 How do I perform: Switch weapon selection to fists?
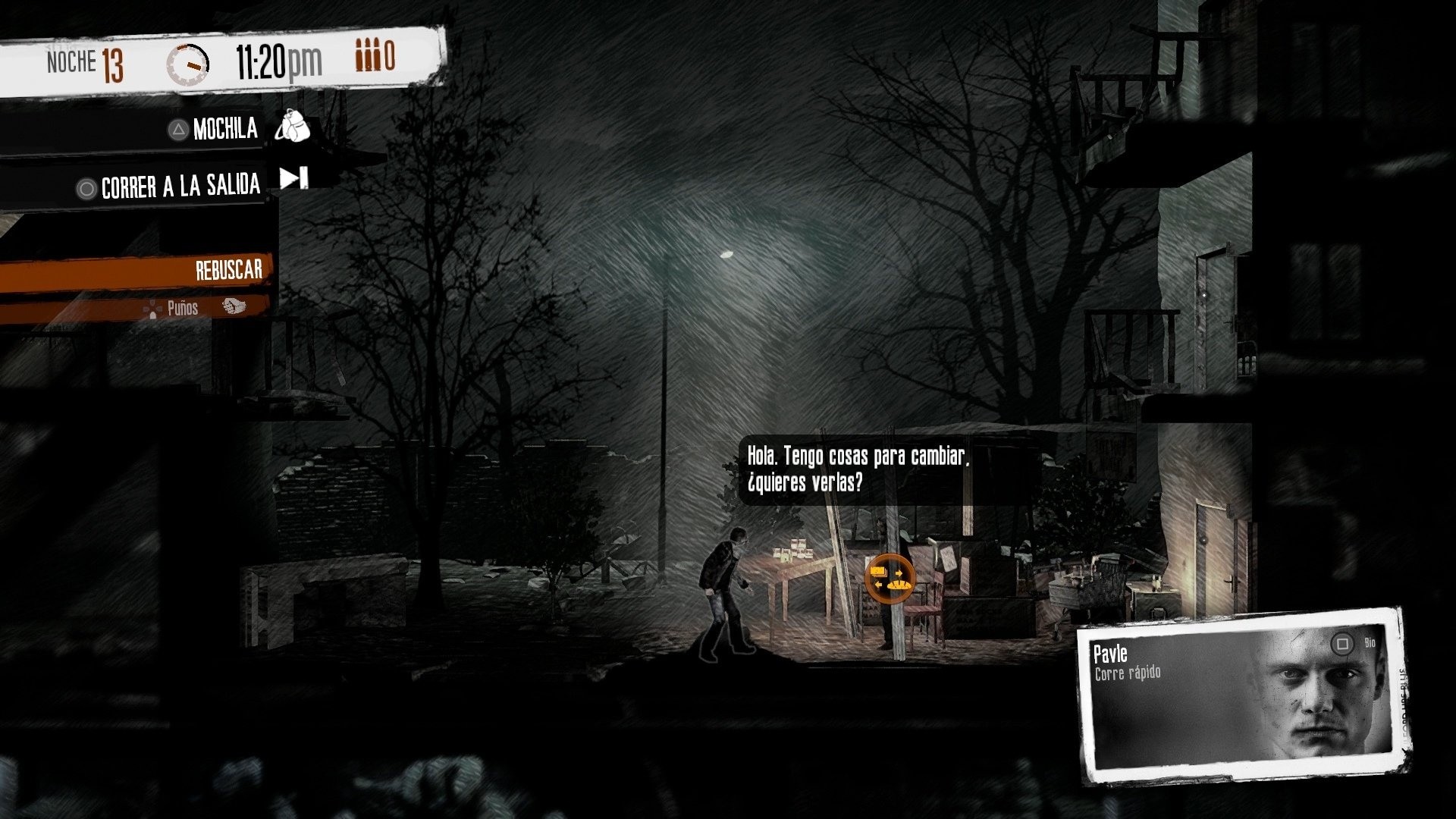coord(205,308)
